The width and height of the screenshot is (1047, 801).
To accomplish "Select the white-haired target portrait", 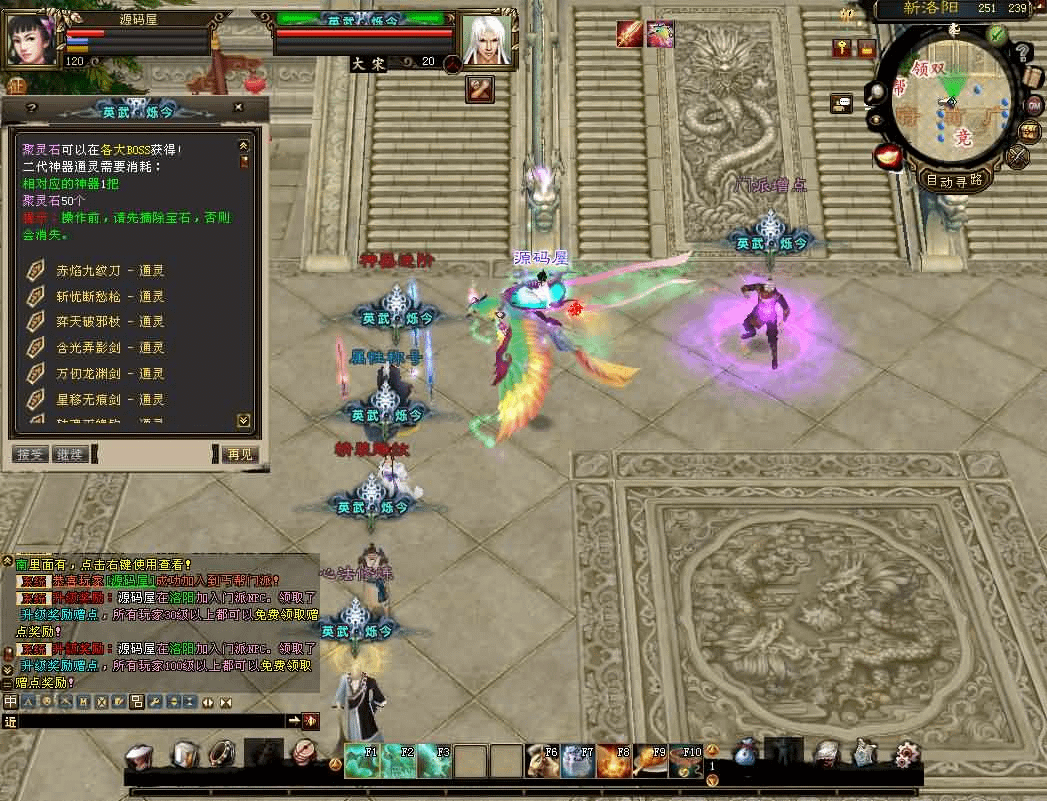I will click(x=487, y=40).
